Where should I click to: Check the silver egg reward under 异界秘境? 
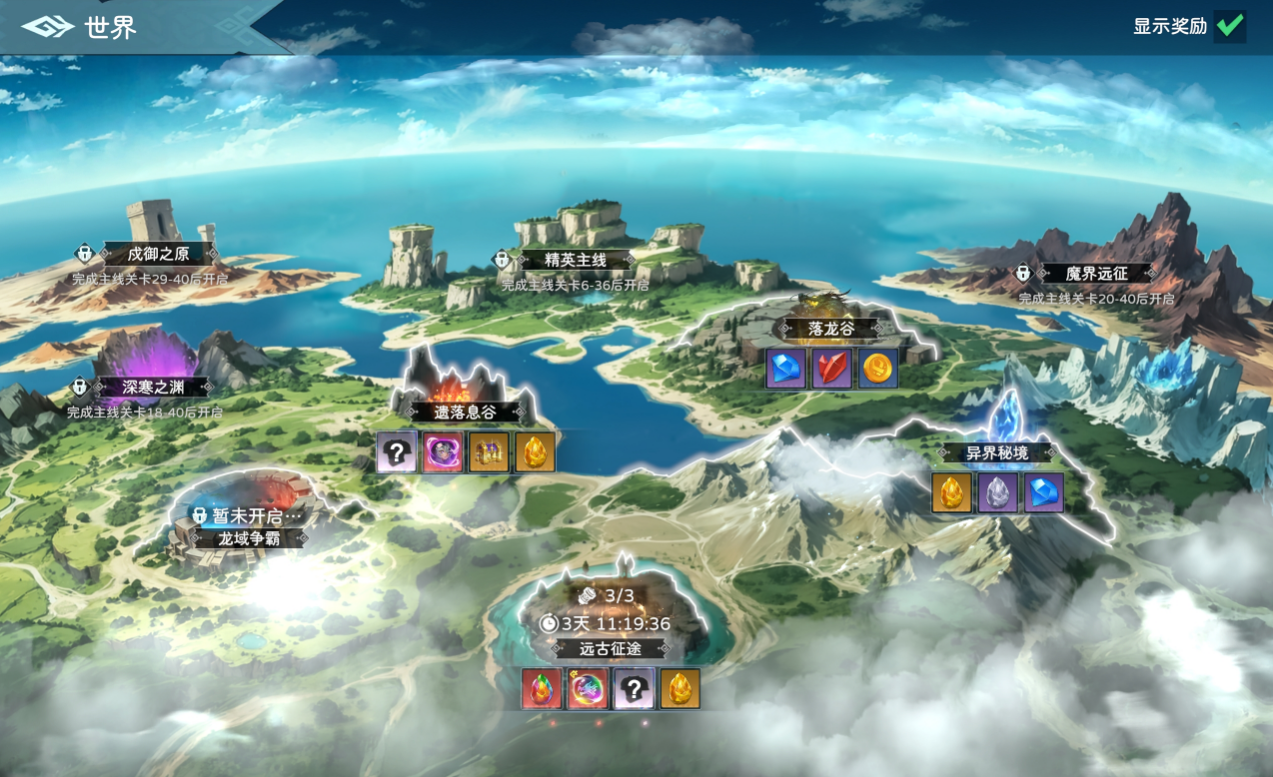(998, 493)
